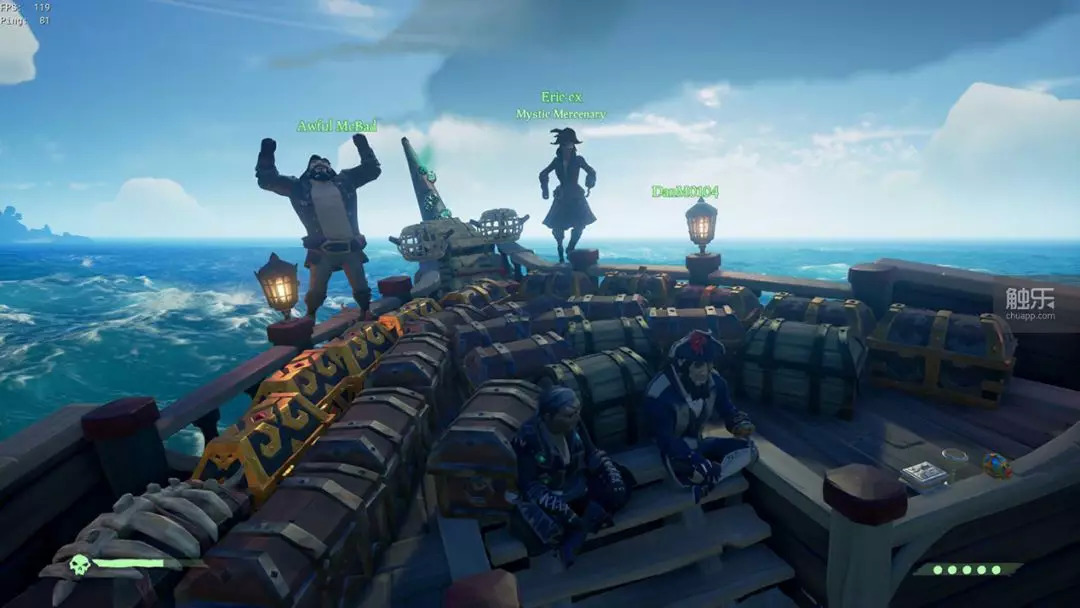Open the chuapp.com watermark logo

point(1029,302)
